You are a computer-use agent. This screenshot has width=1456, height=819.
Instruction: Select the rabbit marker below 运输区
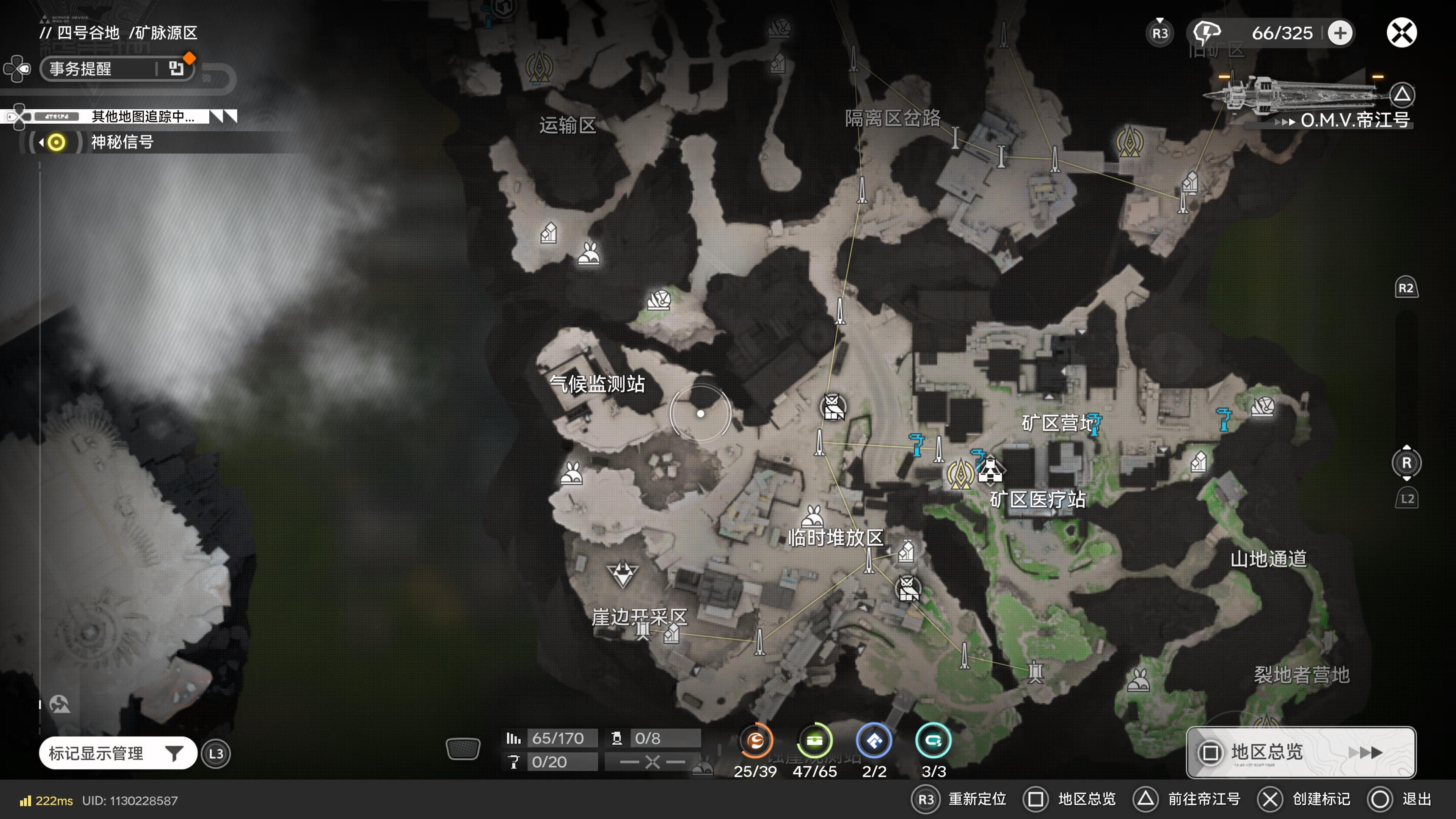[x=588, y=254]
